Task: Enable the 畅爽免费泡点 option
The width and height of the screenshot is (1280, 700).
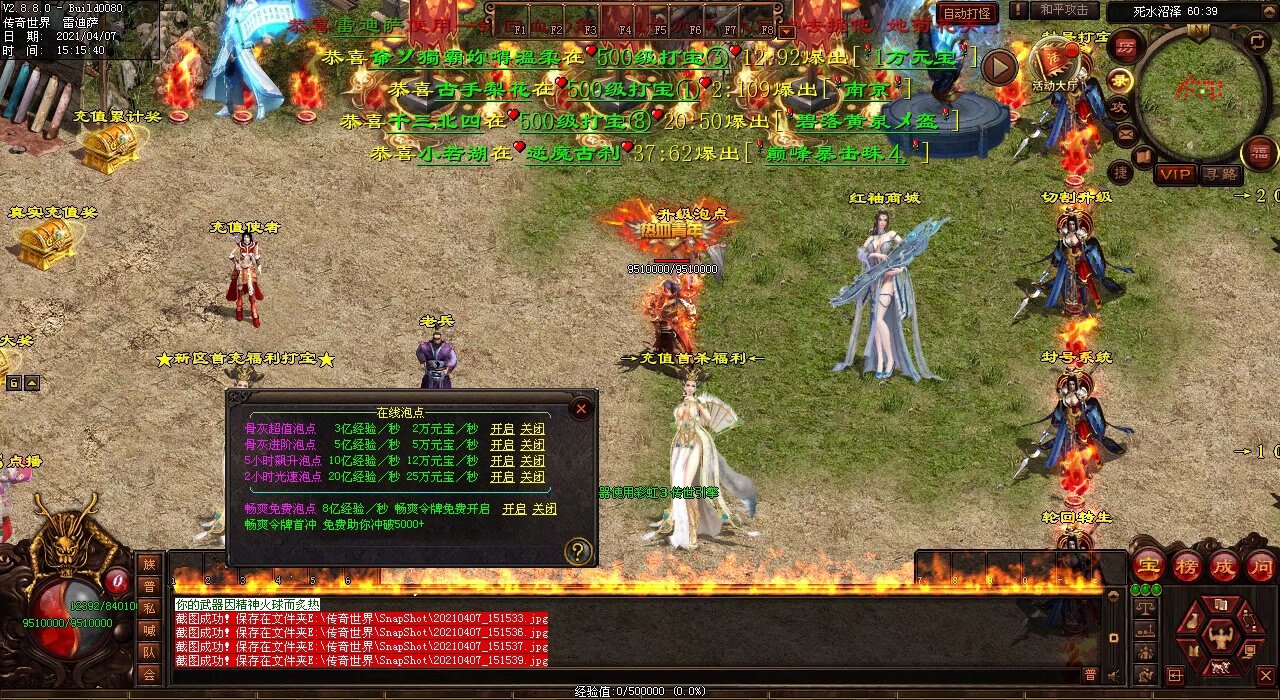Action: point(514,509)
